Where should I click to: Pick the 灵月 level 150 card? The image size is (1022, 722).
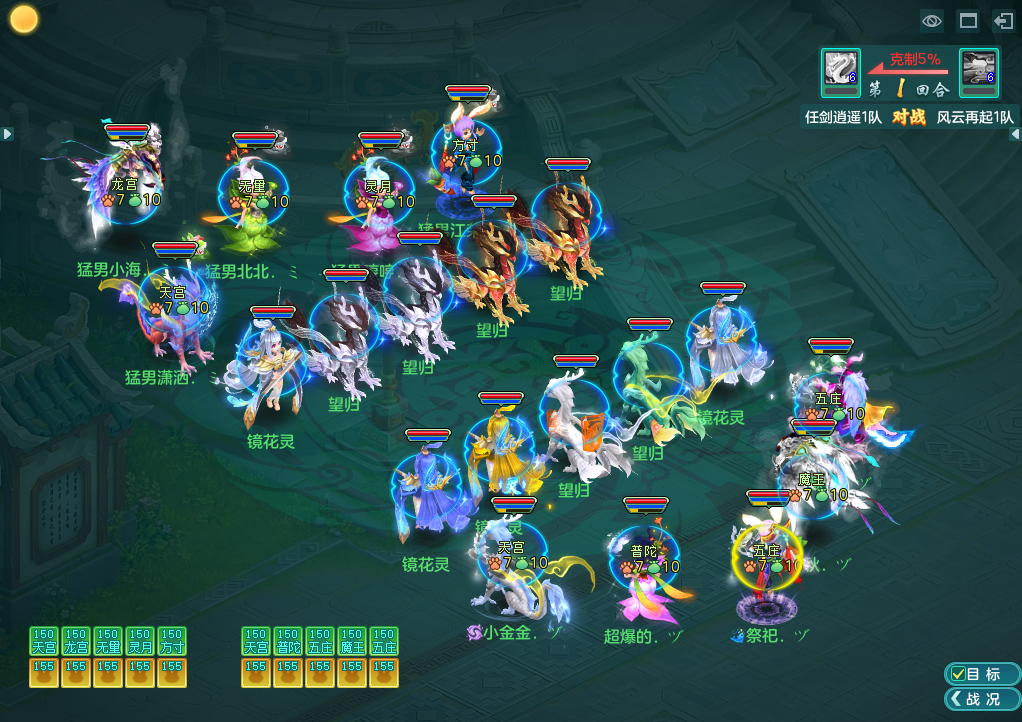140,641
